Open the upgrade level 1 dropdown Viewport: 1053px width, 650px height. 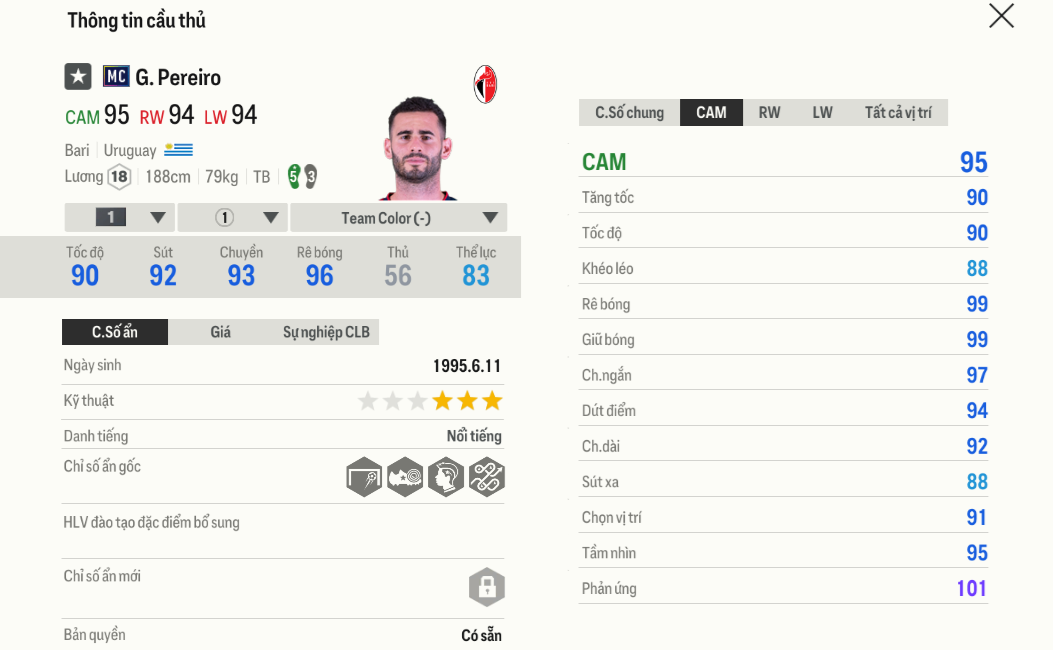click(119, 218)
